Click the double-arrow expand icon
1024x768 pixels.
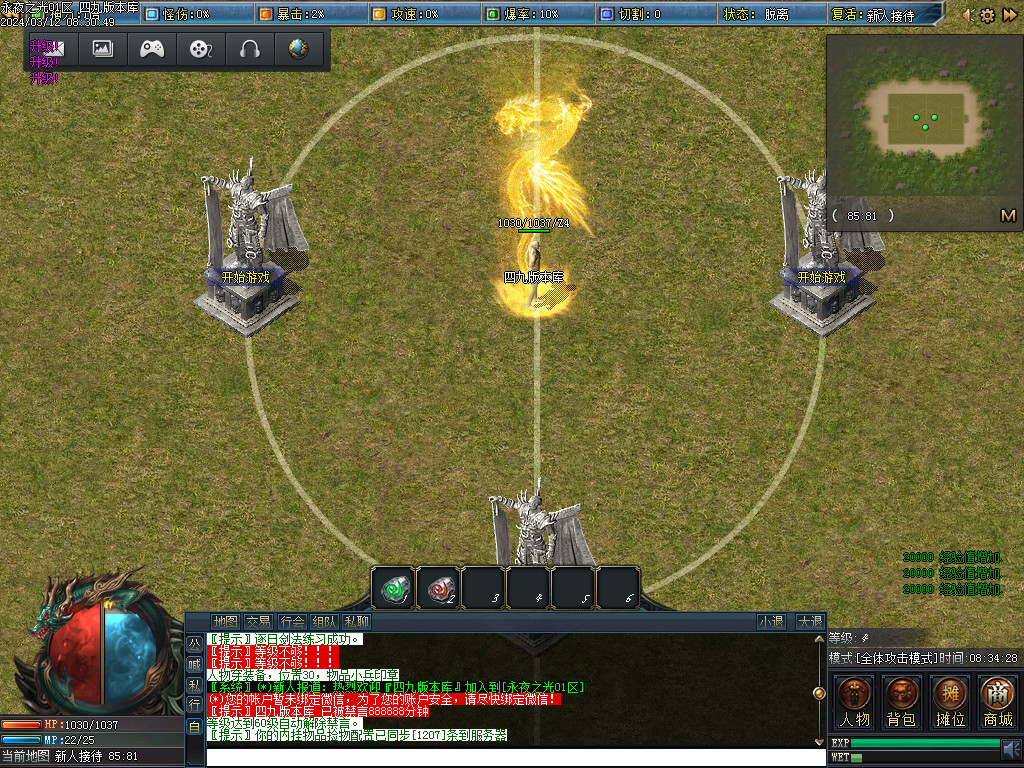1008,15
